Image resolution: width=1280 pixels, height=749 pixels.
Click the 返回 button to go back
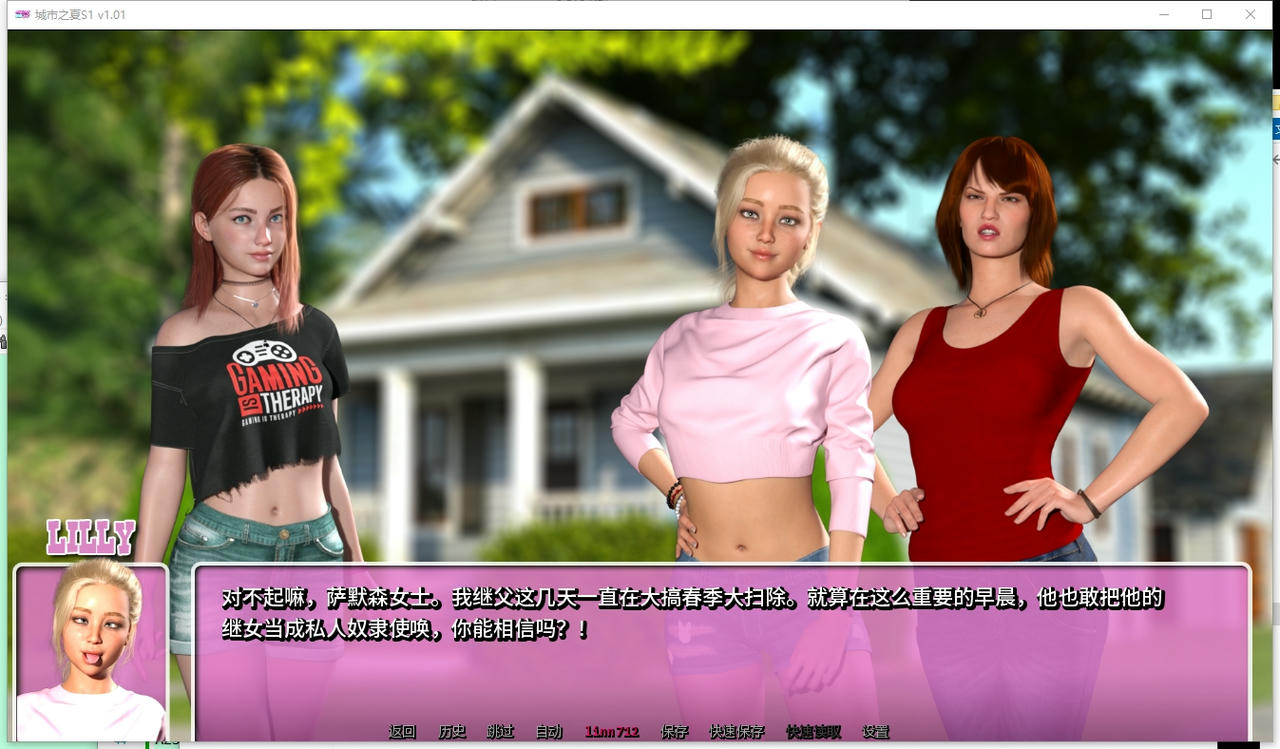click(401, 731)
